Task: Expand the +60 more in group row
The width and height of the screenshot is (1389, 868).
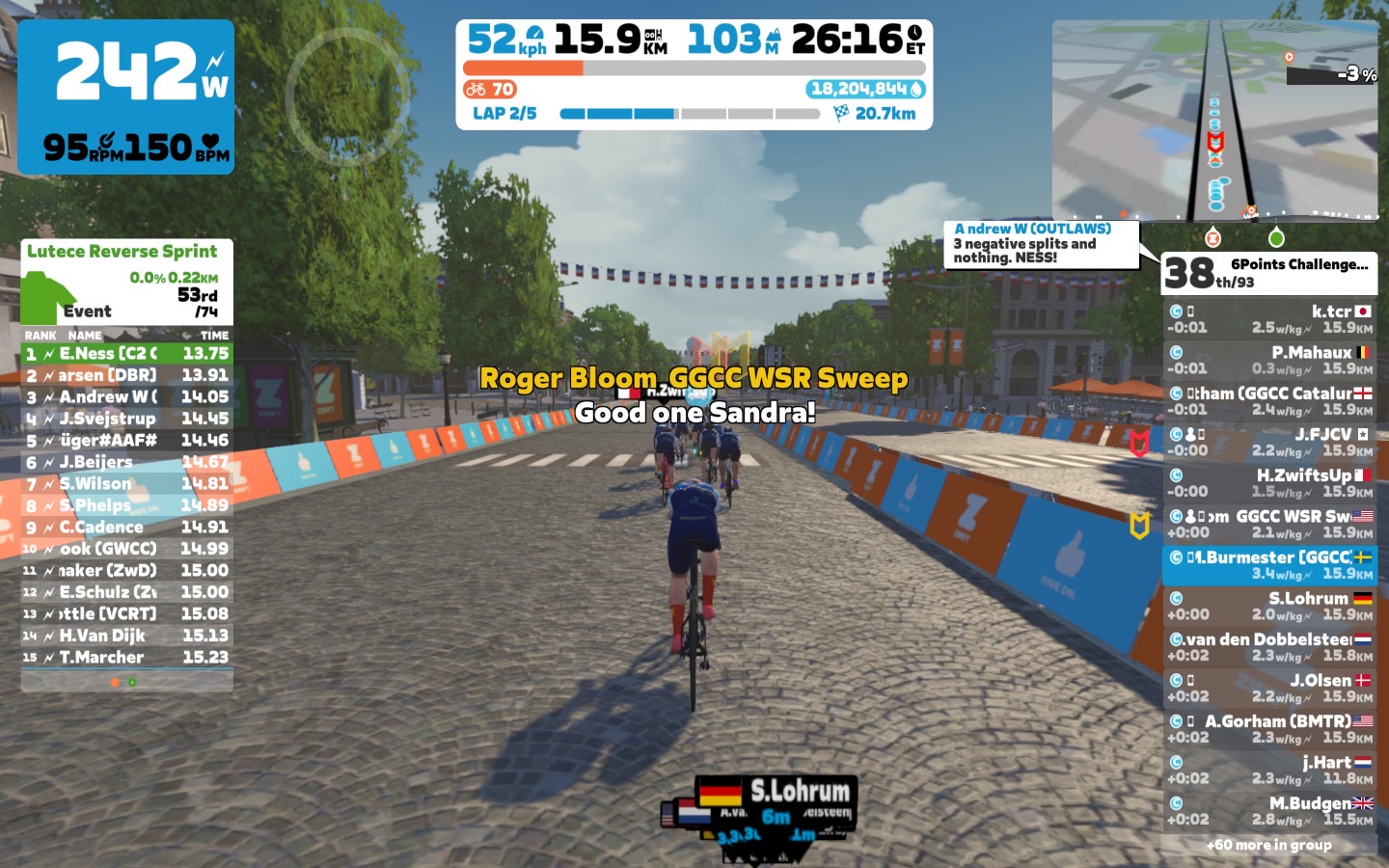Action: click(x=1269, y=845)
